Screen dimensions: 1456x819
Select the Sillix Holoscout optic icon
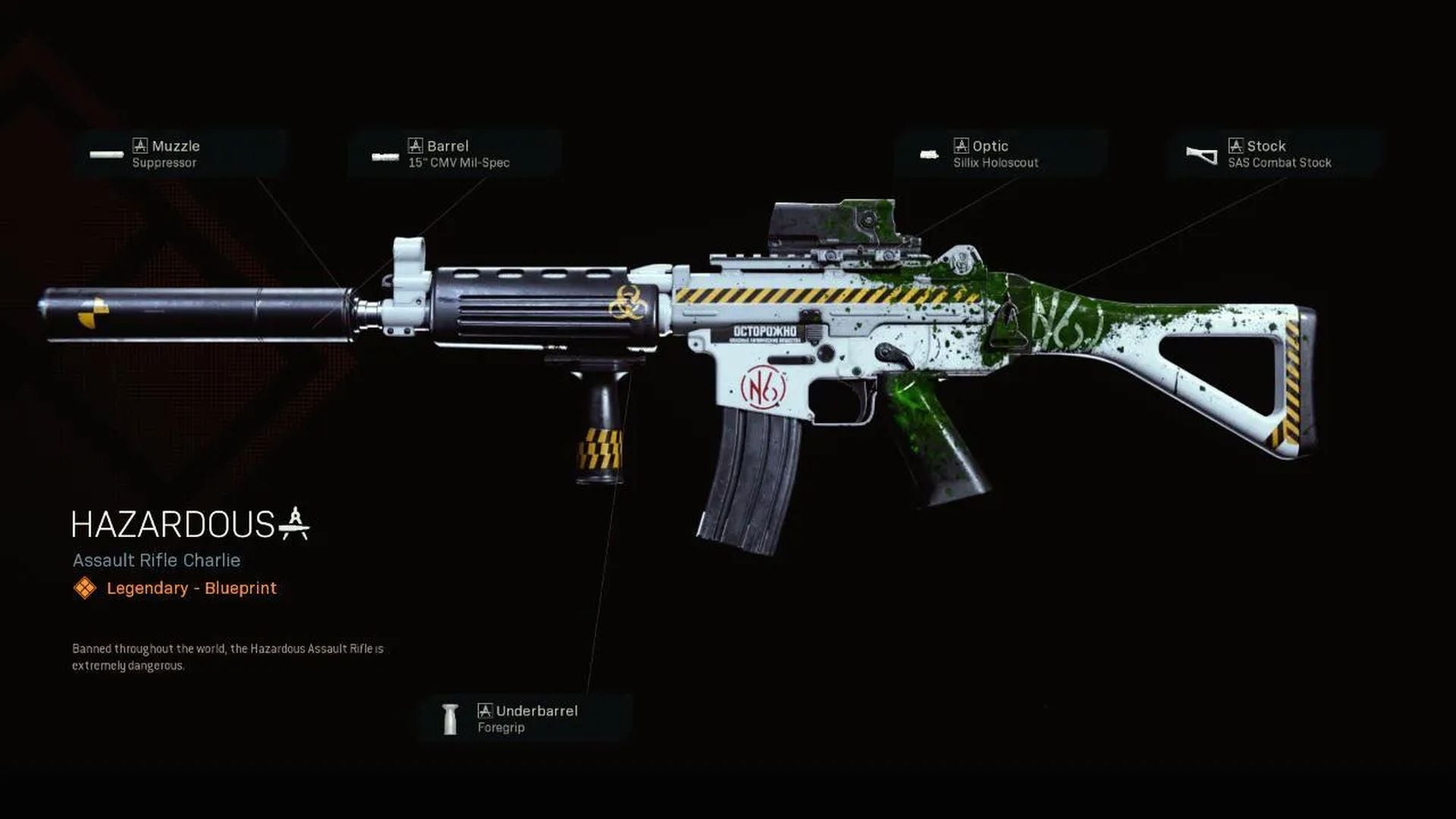click(x=930, y=154)
